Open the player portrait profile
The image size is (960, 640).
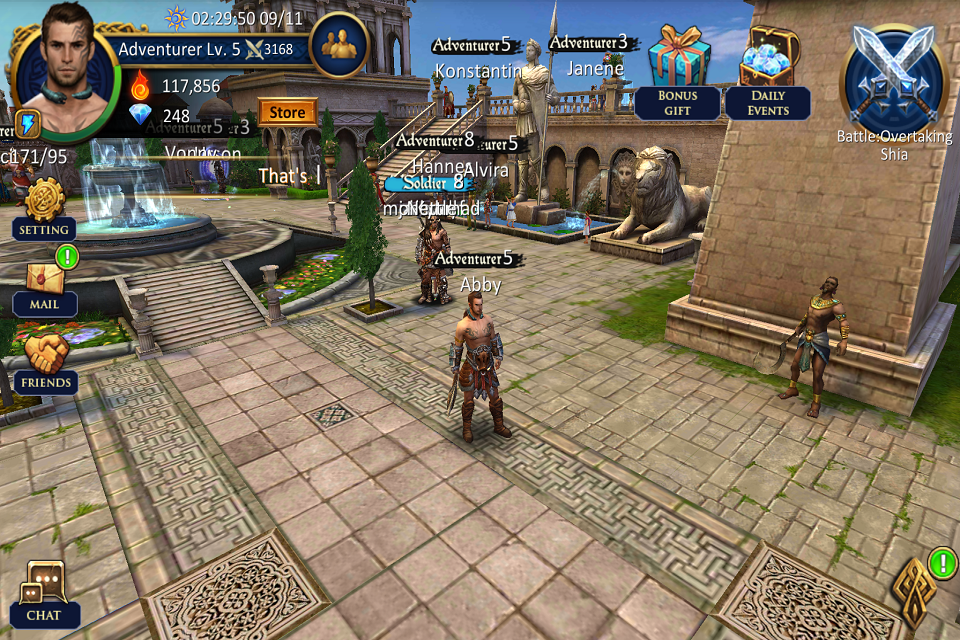point(66,68)
